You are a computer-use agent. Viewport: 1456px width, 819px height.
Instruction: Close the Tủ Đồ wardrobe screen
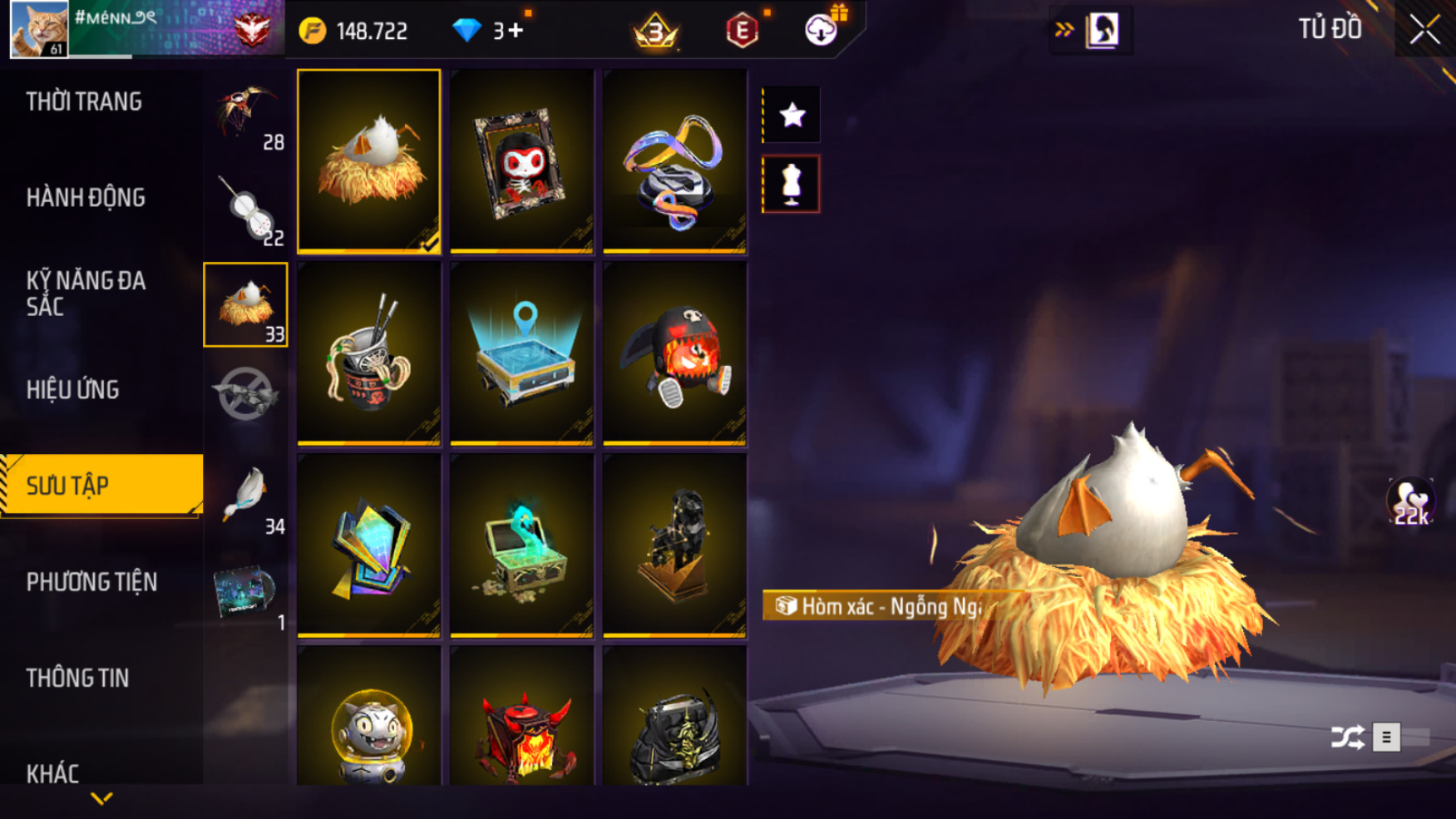point(1424,30)
